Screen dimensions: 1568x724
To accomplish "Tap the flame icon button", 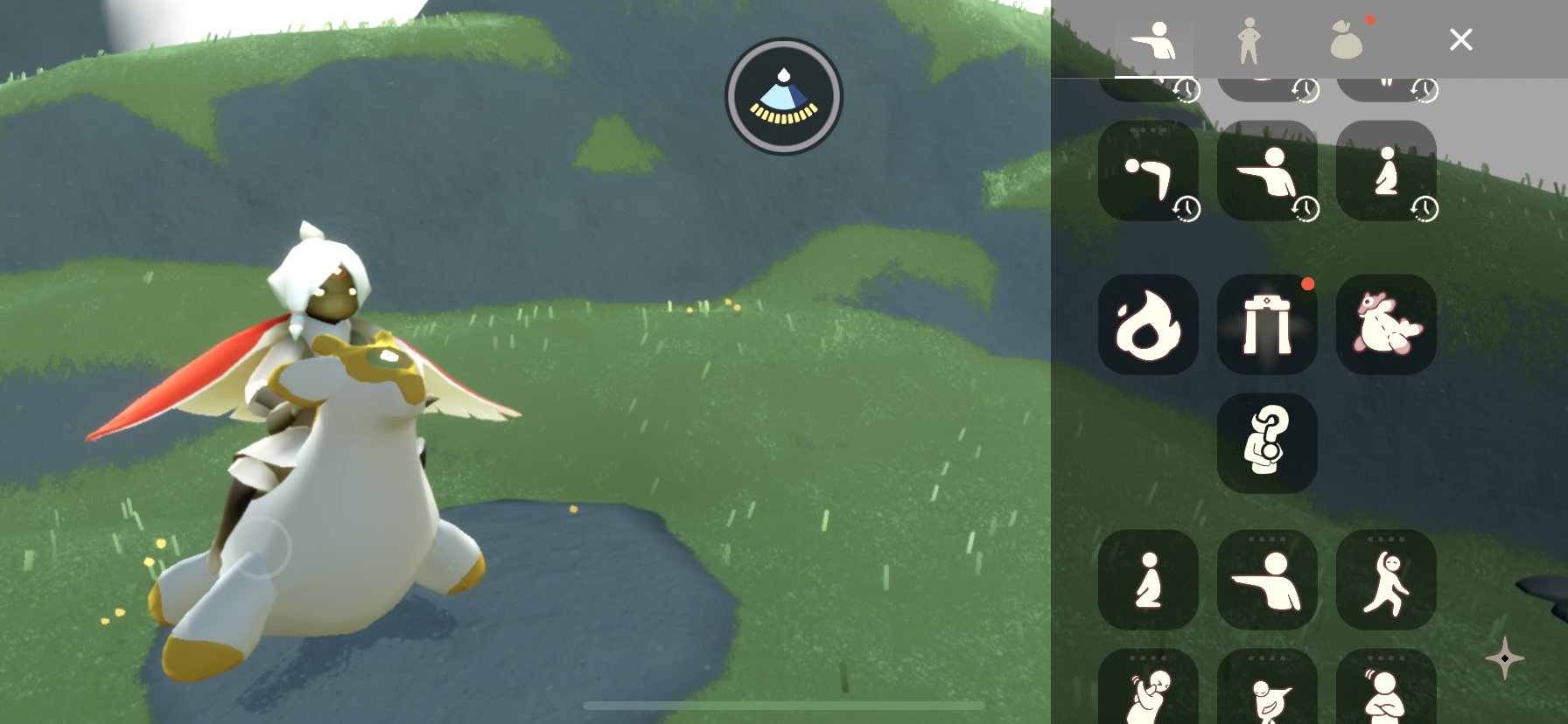I will pos(1148,324).
